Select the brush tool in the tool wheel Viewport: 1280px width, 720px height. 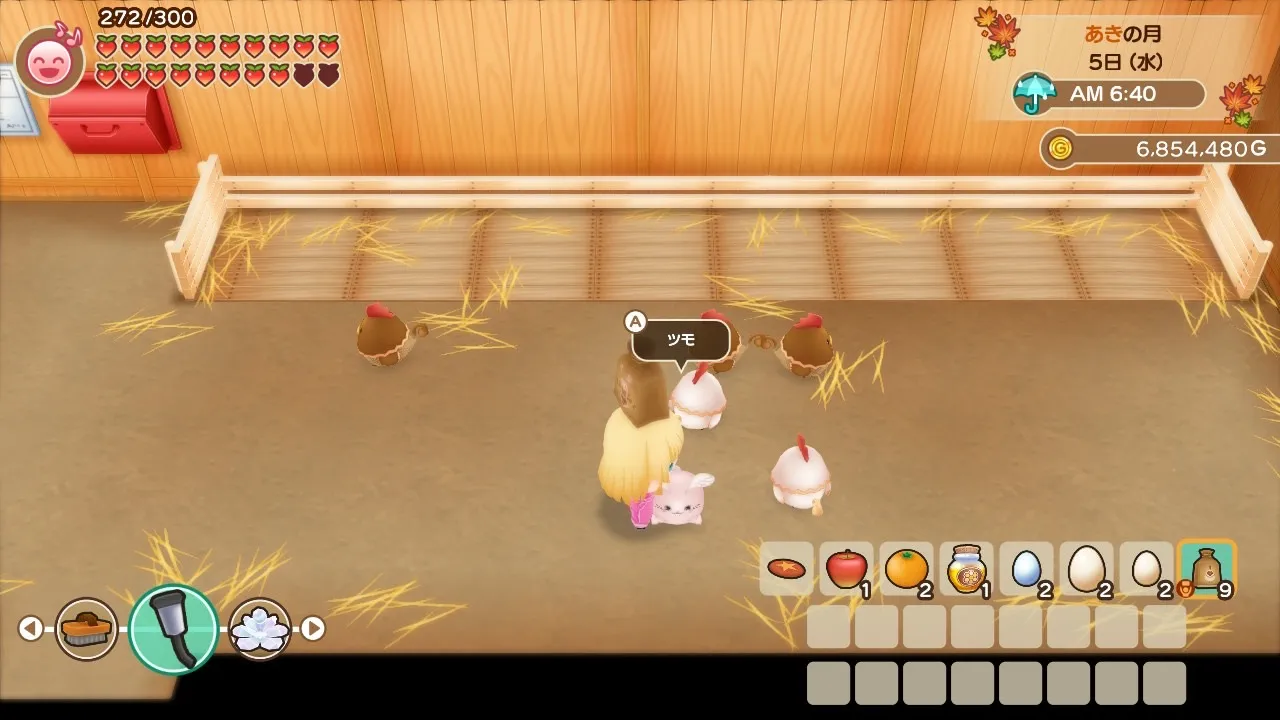click(86, 628)
